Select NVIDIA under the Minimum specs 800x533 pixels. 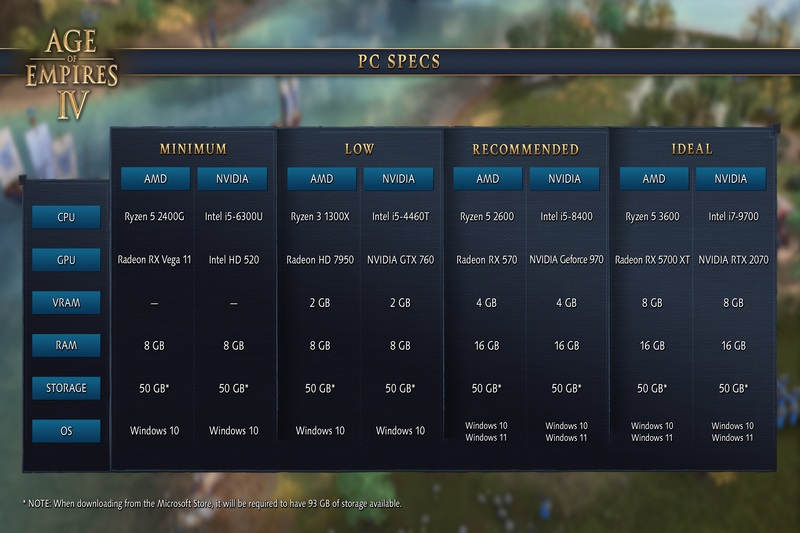click(x=232, y=179)
